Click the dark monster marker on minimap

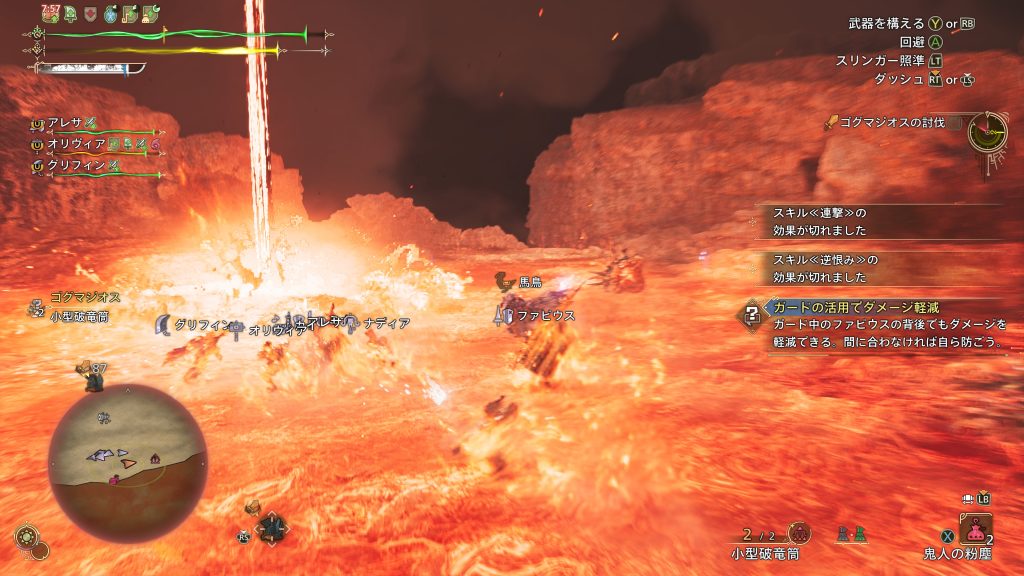pos(155,458)
